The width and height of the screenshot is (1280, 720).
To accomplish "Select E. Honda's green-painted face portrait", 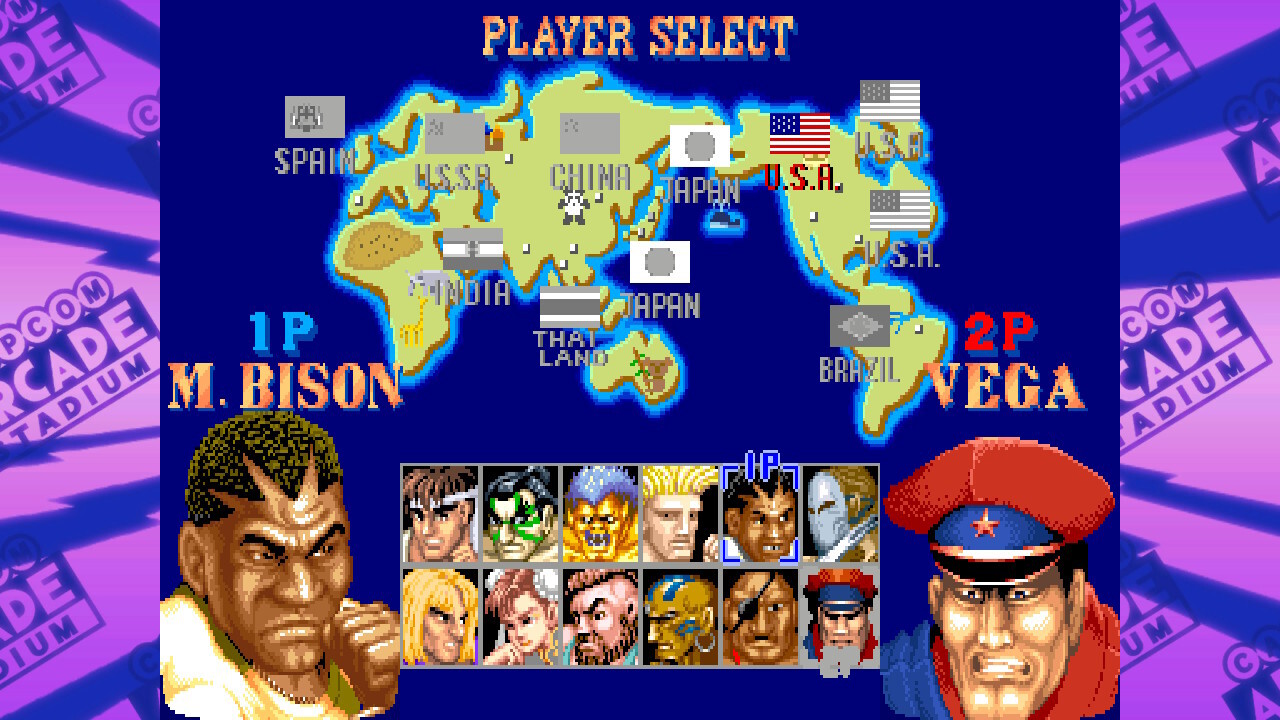I will coord(520,515).
